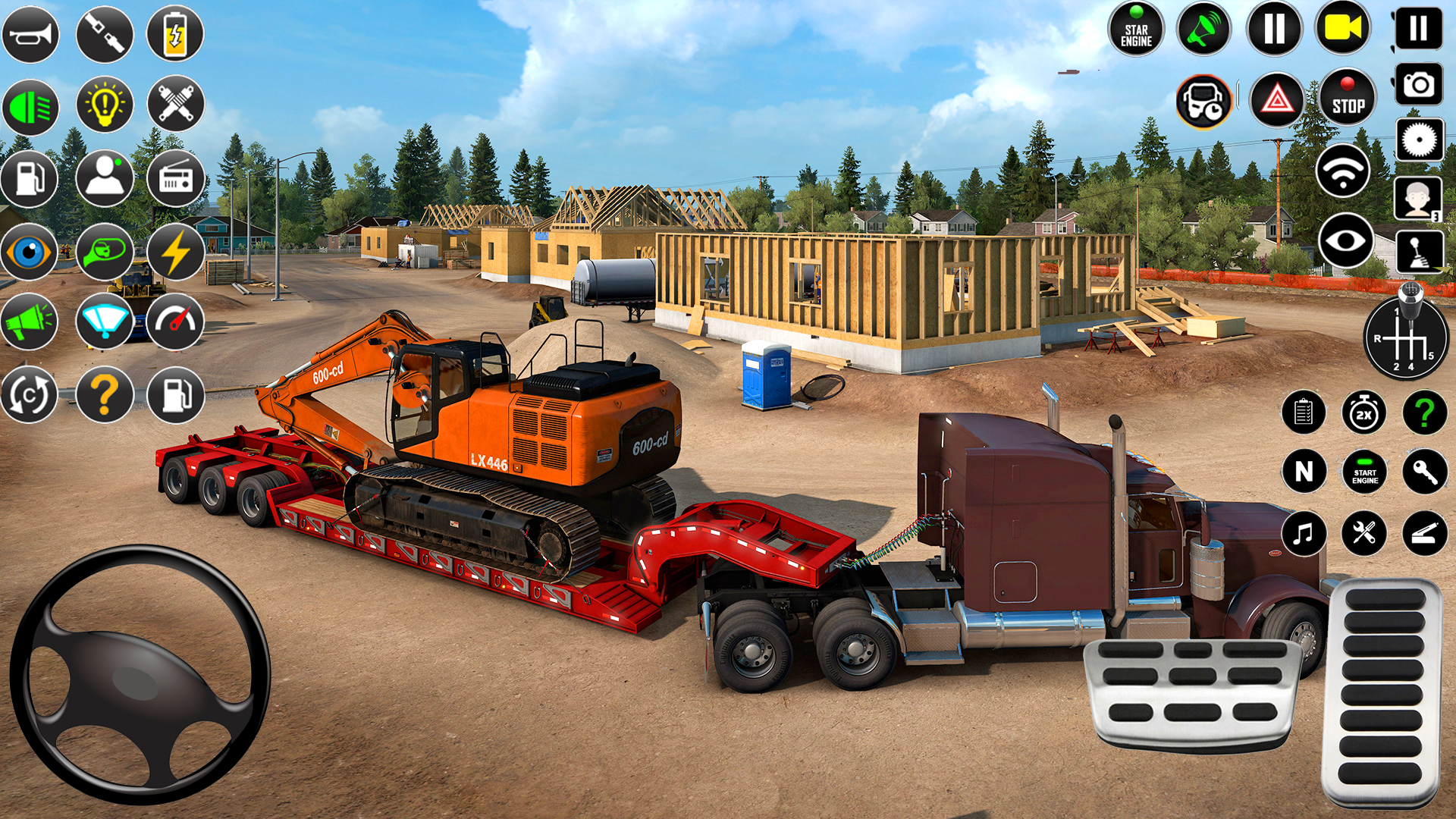
Task: Activate the 2x speed timer
Action: (1365, 412)
